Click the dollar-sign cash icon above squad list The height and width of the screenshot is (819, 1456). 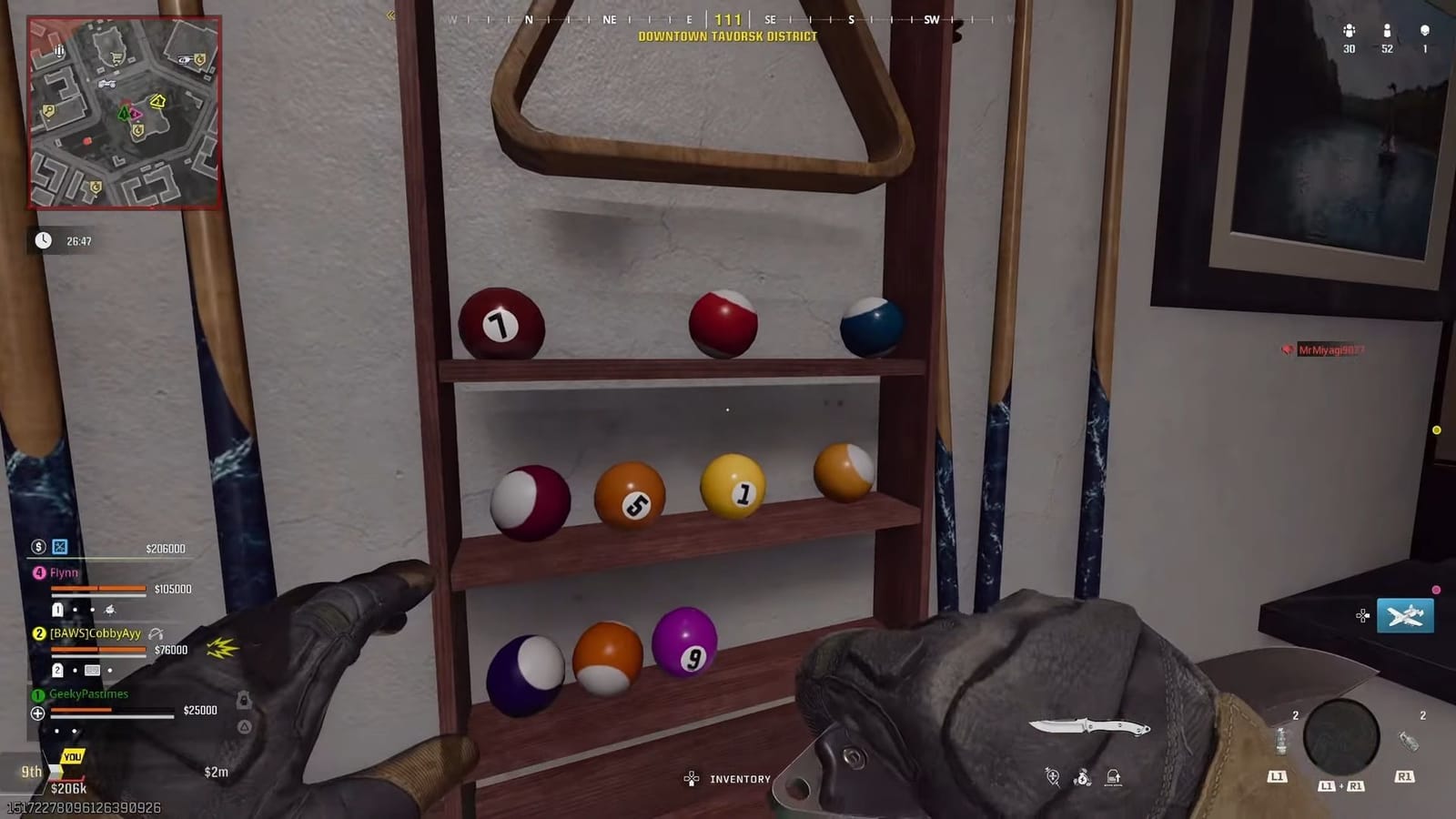click(38, 548)
